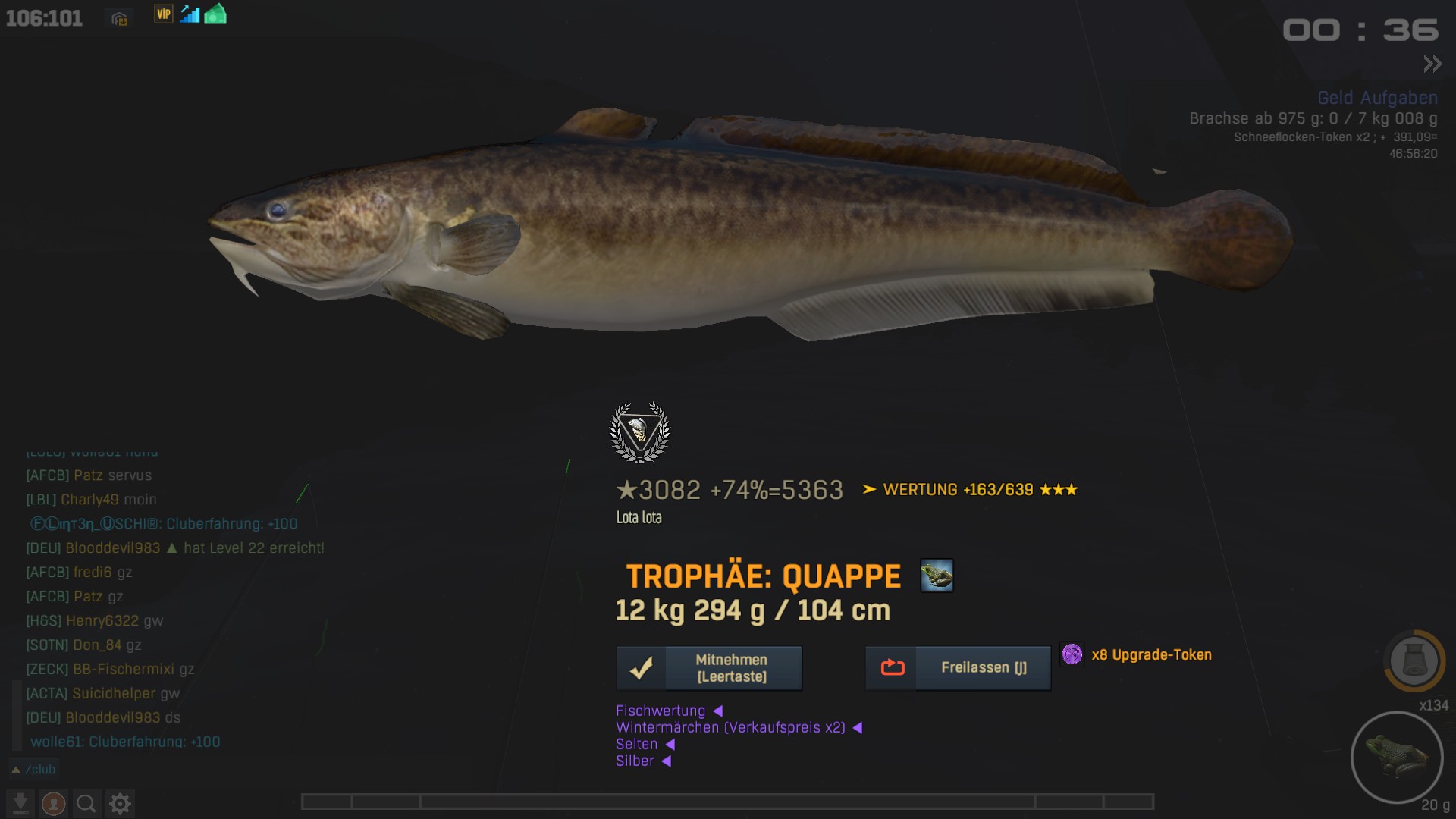This screenshot has width=1456, height=819.
Task: Open the green house icon at top
Action: click(215, 14)
